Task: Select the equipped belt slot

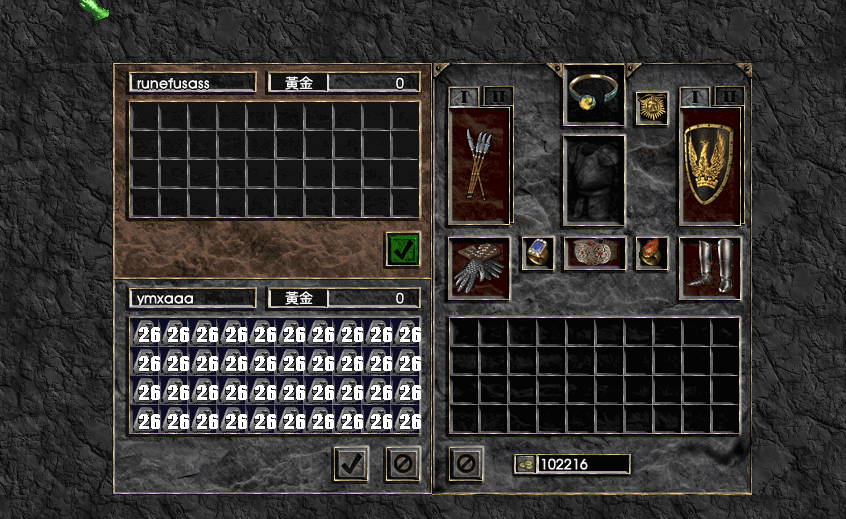Action: [x=594, y=254]
